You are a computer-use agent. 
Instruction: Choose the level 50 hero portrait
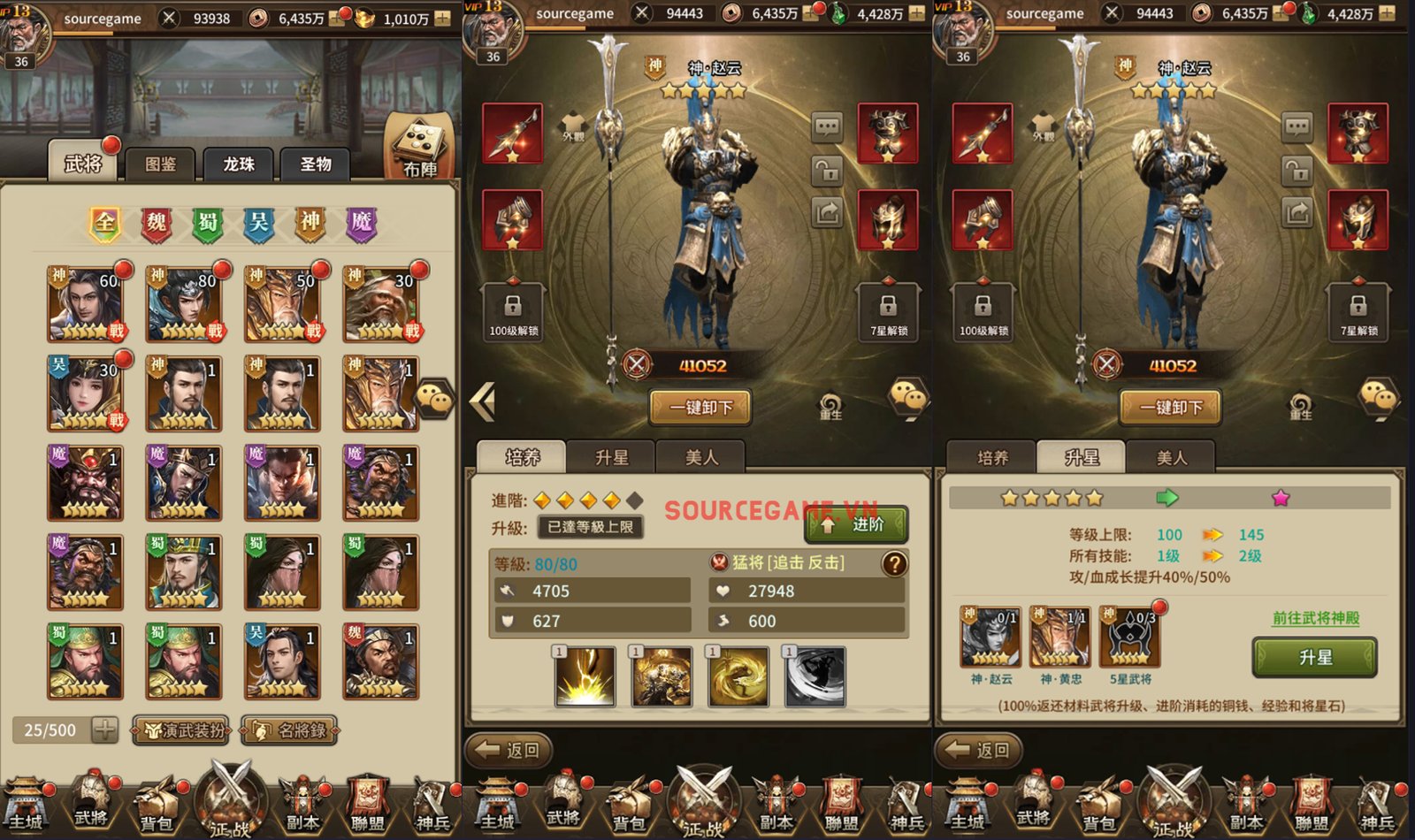[x=282, y=305]
